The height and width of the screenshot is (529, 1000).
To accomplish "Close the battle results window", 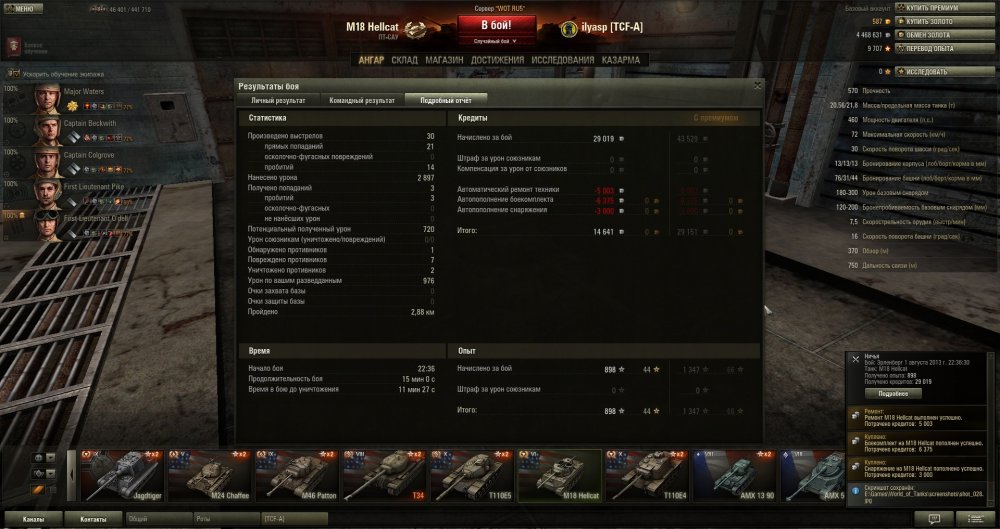I will click(757, 85).
